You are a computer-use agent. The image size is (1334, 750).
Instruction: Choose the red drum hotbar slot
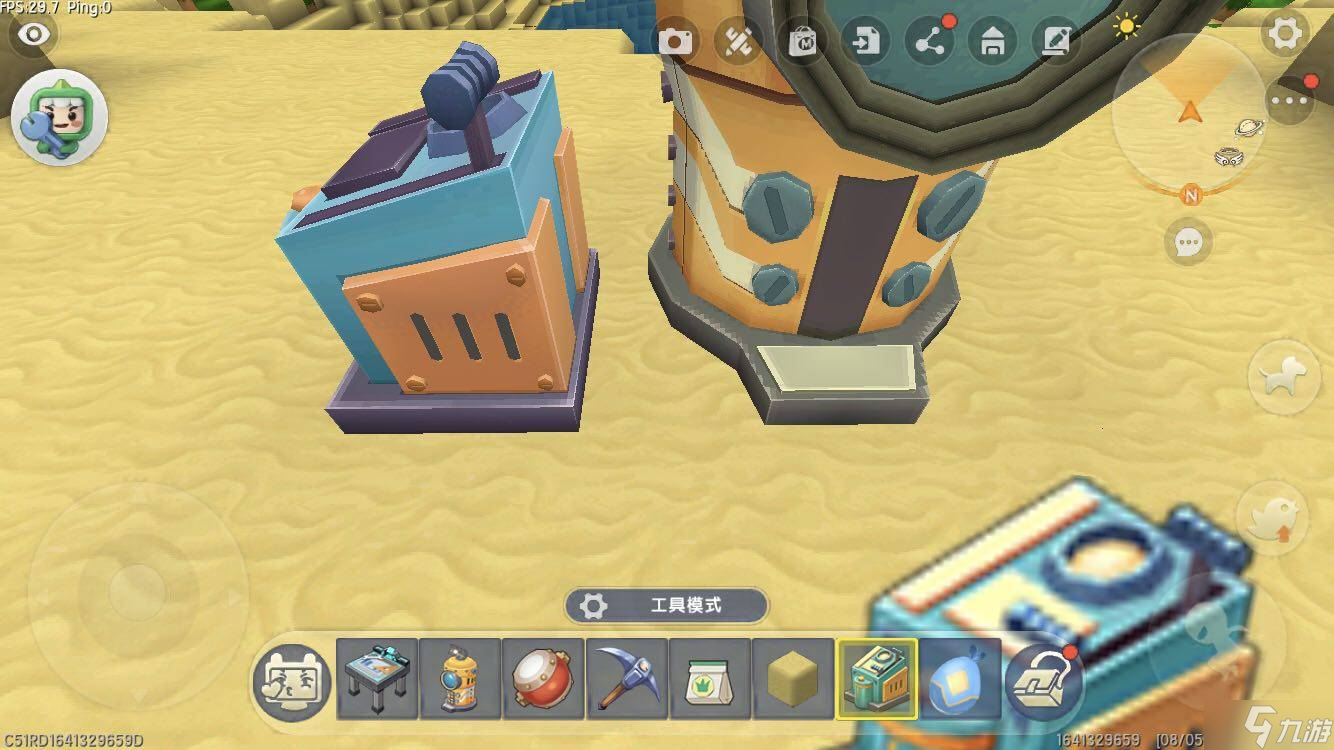click(543, 680)
